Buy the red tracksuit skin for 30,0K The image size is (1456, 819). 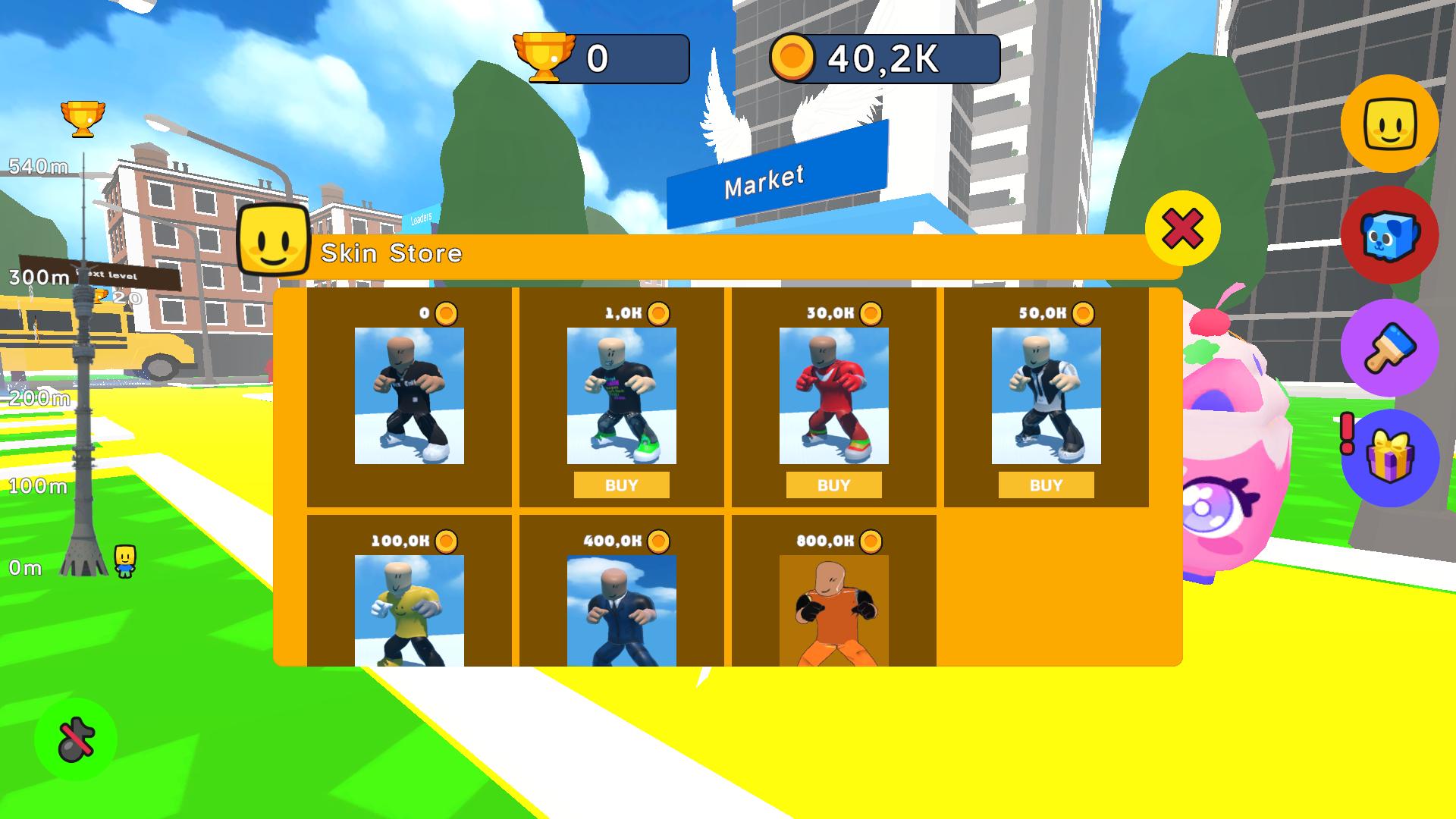click(833, 484)
